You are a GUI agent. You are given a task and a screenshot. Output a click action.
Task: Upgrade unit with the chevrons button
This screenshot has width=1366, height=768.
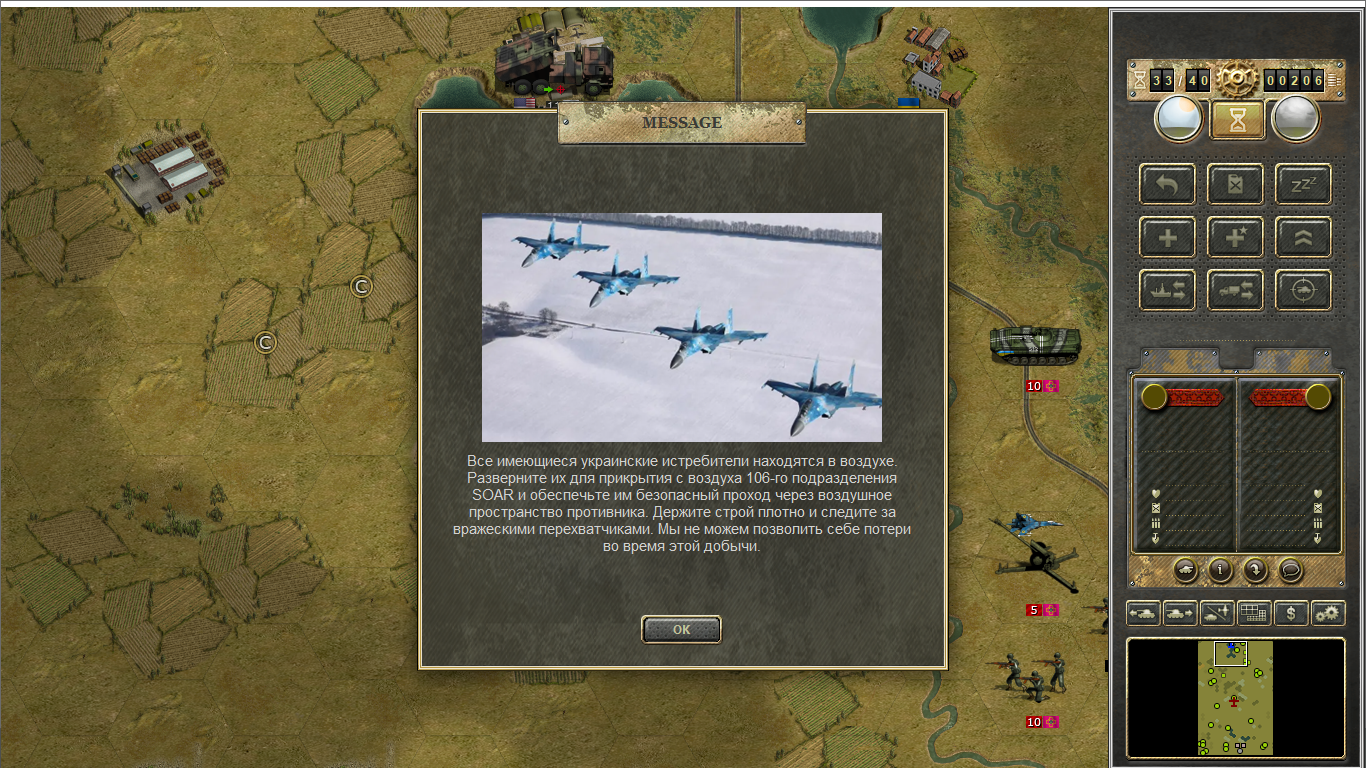click(1303, 238)
